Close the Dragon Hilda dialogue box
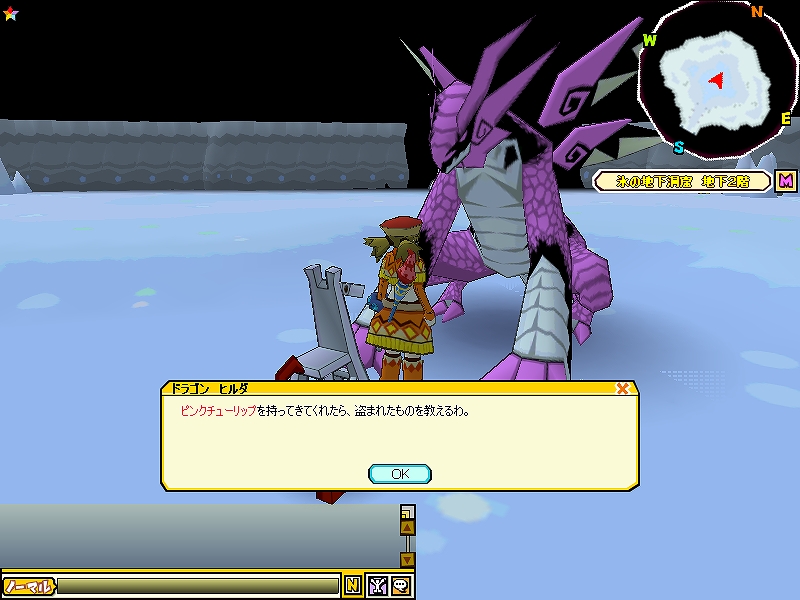 coord(622,389)
